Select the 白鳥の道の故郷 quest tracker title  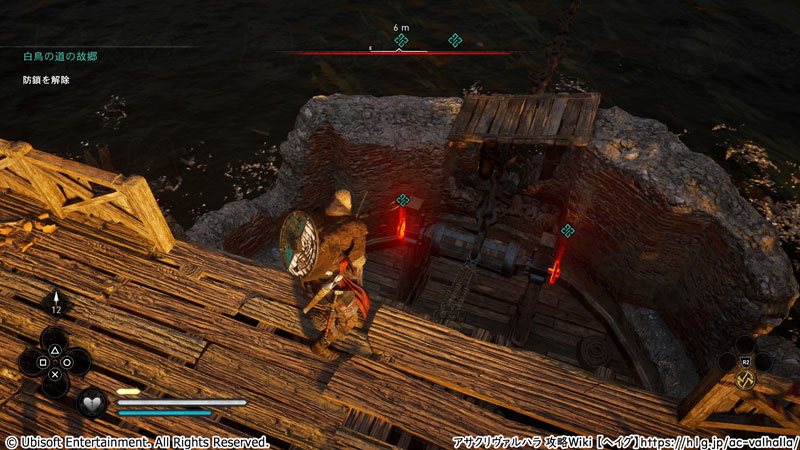61,57
